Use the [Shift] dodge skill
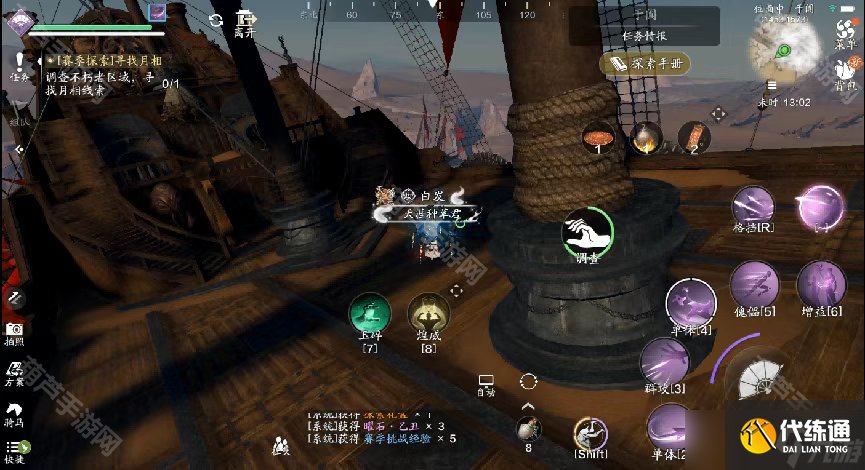Screen dimensions: 865x470 pyautogui.click(x=591, y=435)
